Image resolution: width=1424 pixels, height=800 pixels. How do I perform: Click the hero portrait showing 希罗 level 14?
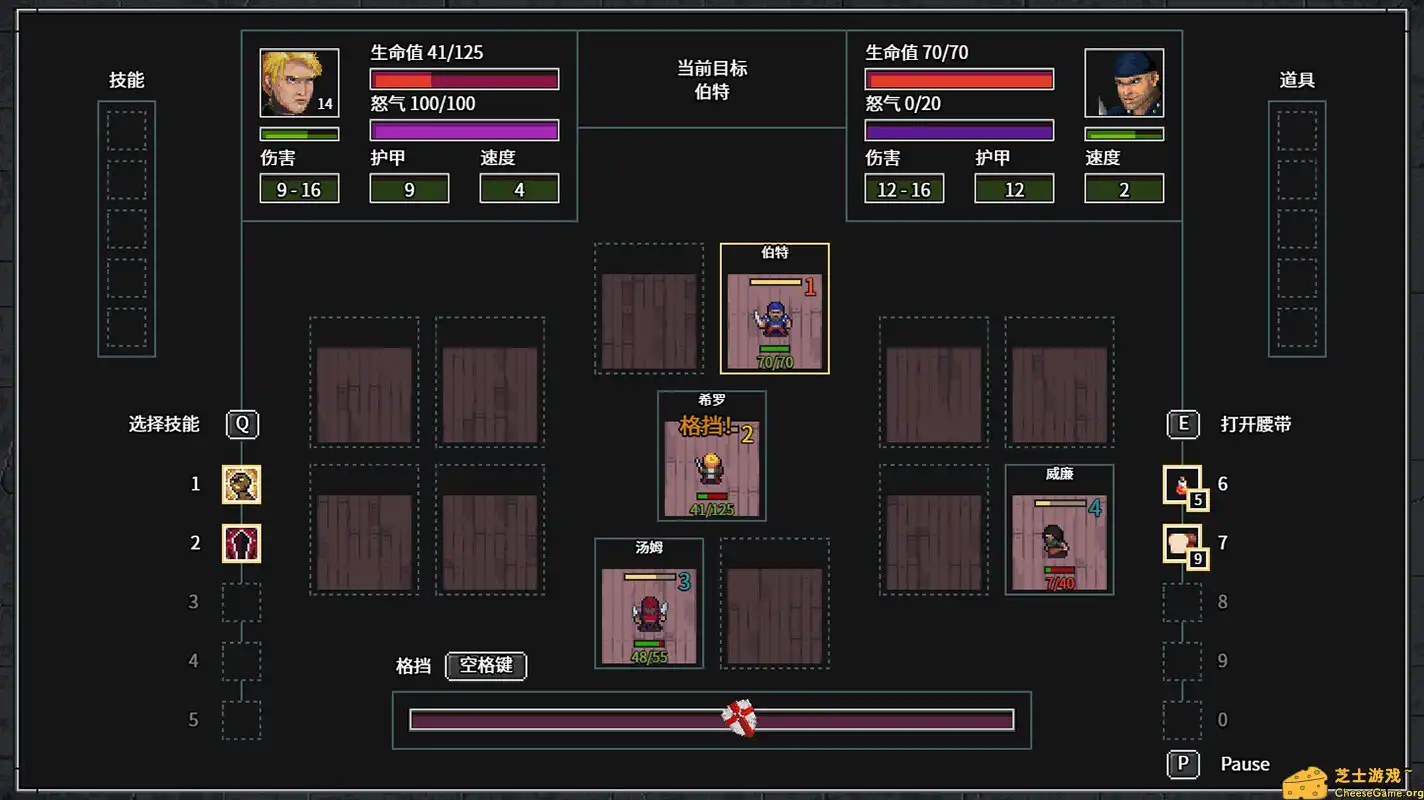(x=298, y=82)
